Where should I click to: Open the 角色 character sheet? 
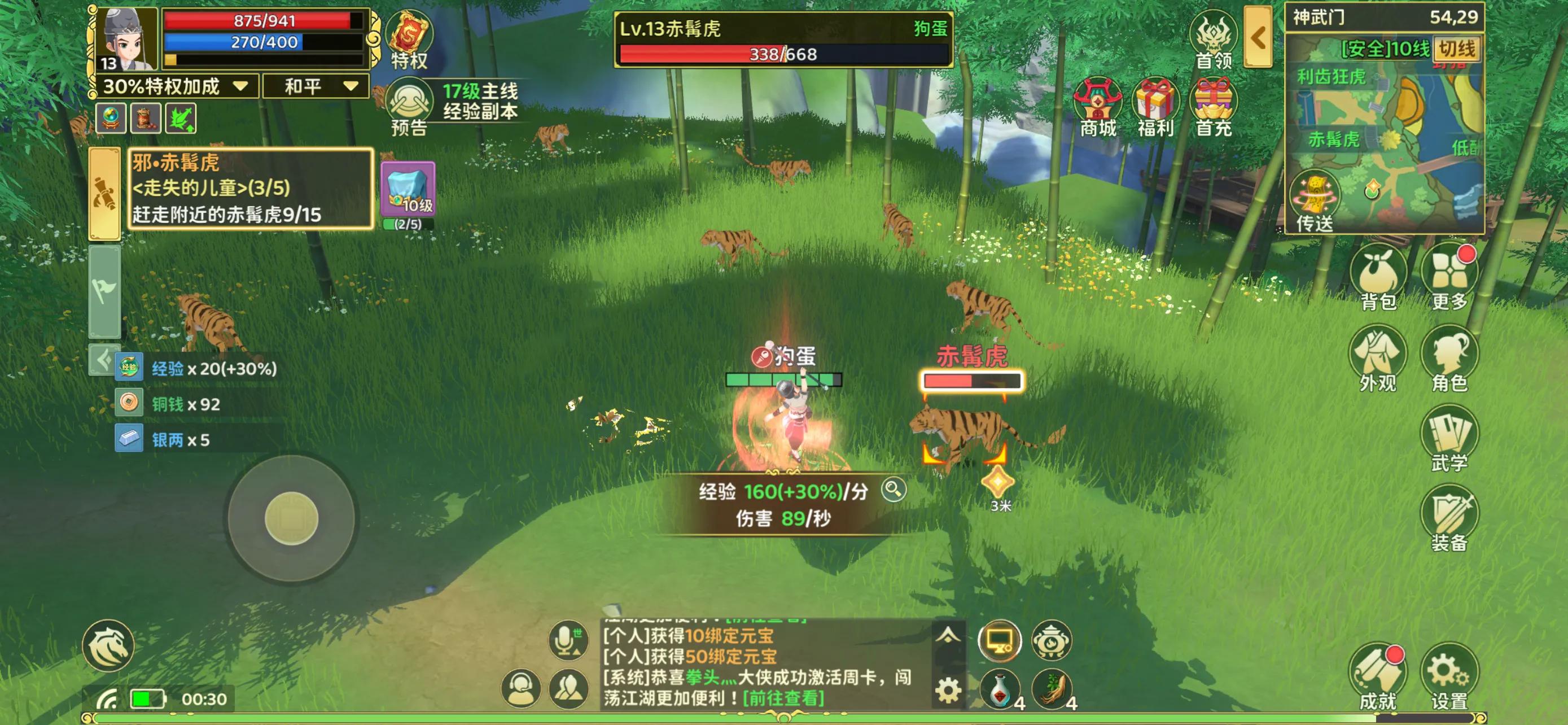[1449, 358]
